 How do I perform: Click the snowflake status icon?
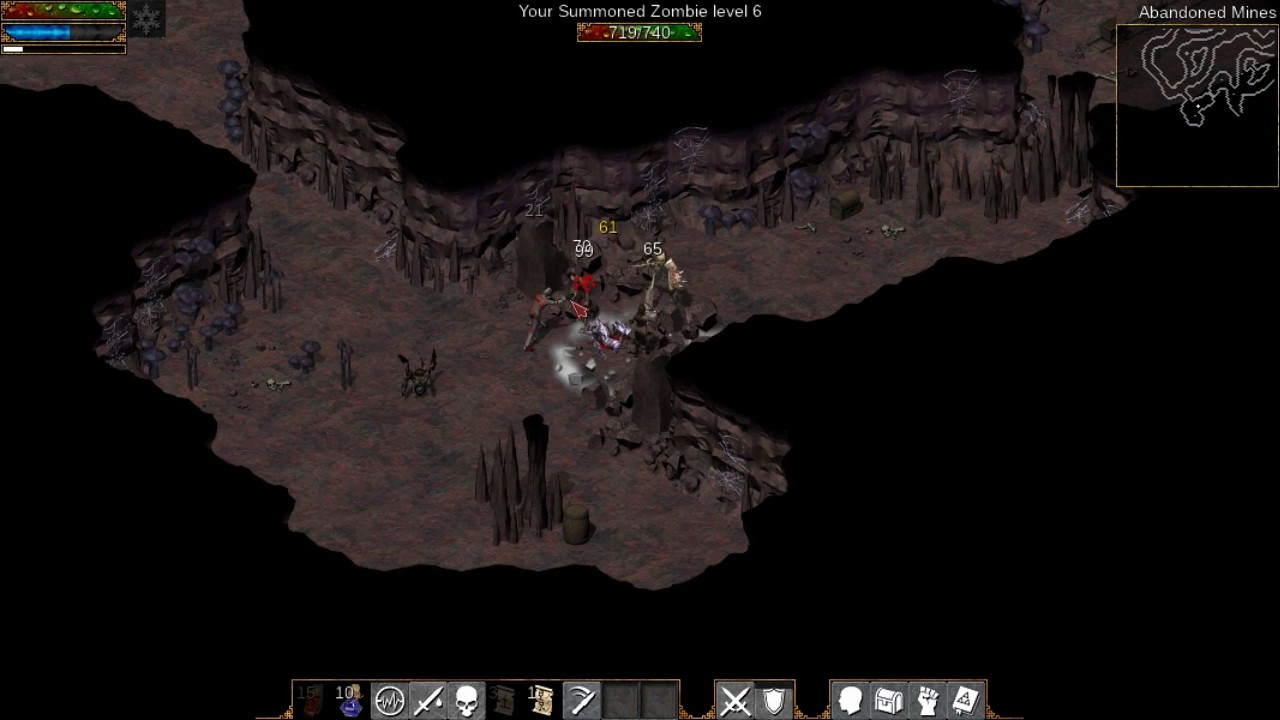[146, 20]
